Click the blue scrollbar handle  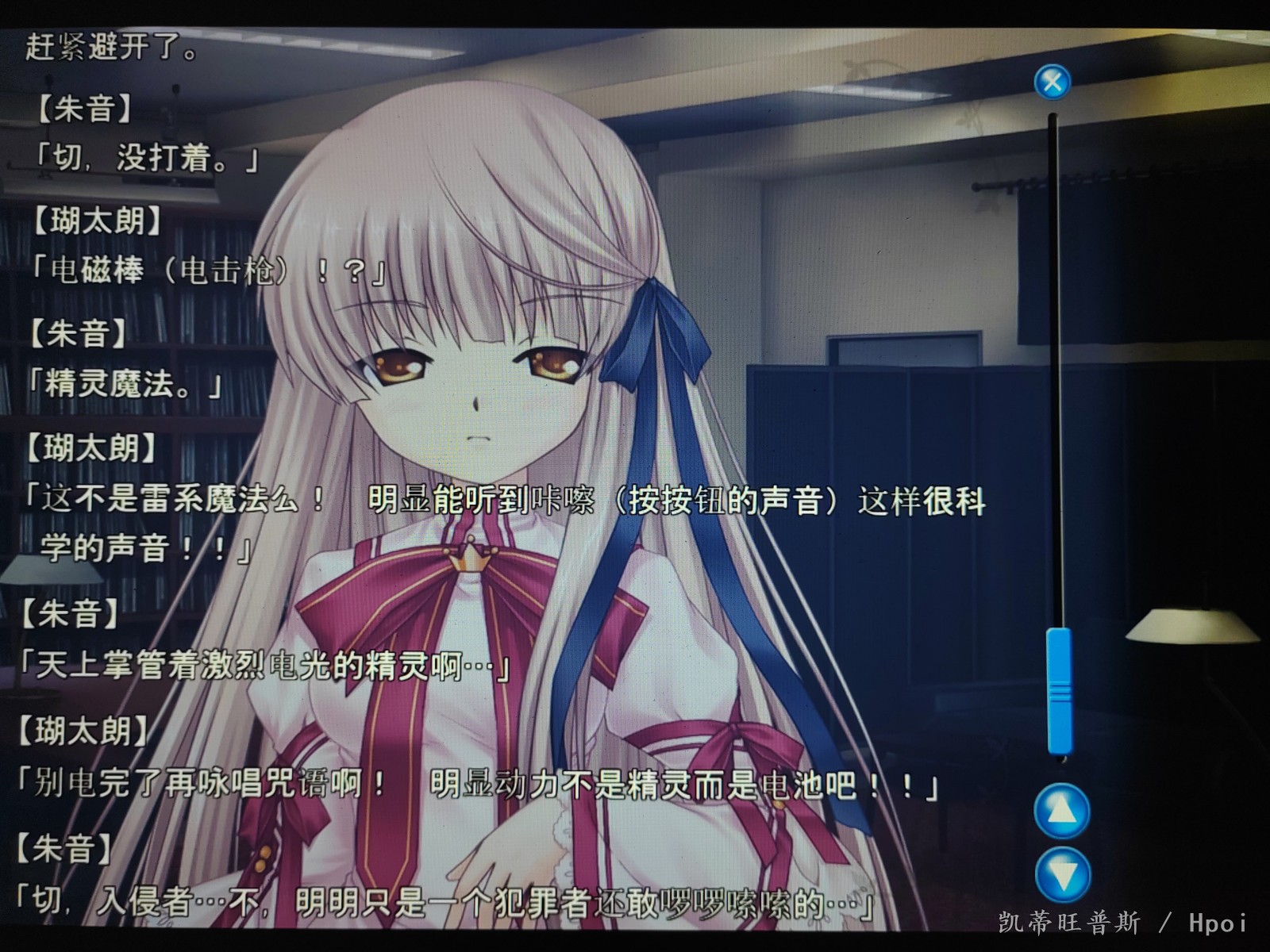pyautogui.click(x=1059, y=690)
